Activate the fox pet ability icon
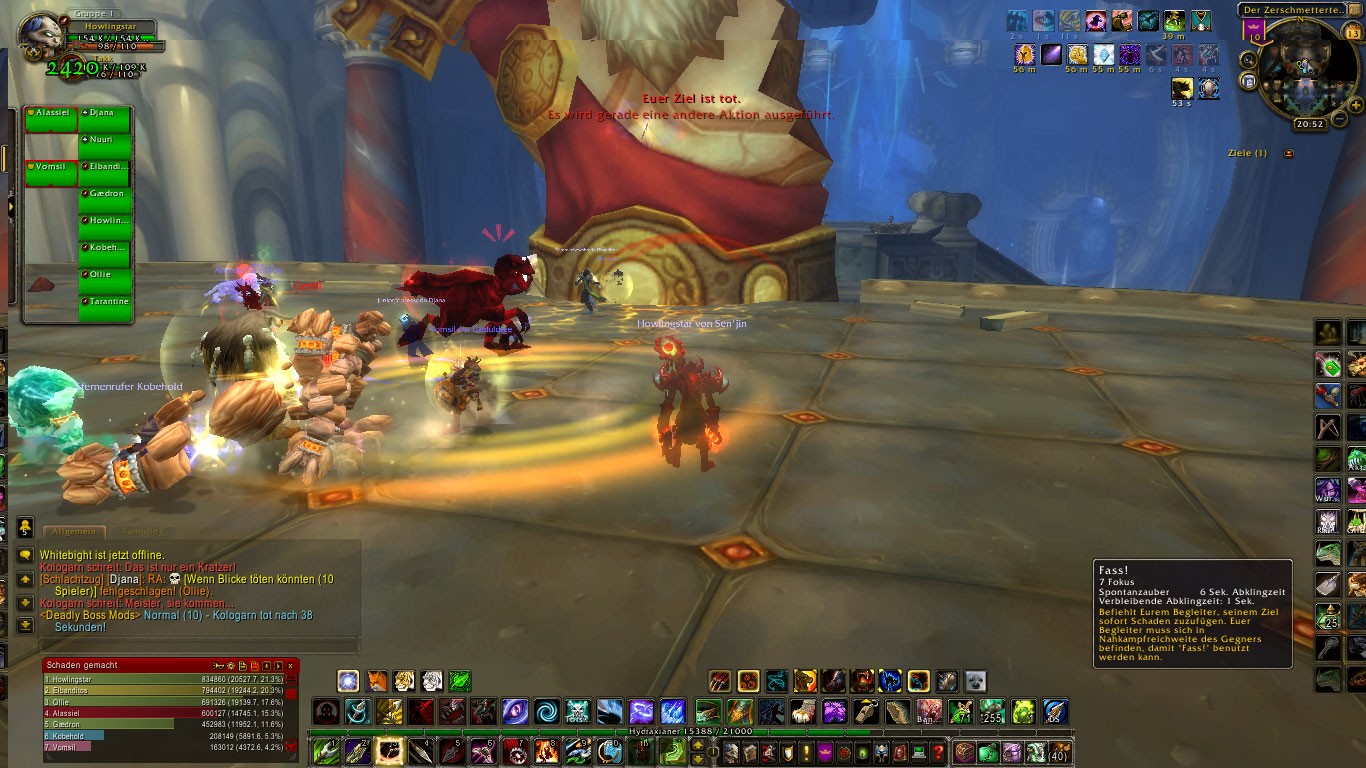 click(376, 682)
